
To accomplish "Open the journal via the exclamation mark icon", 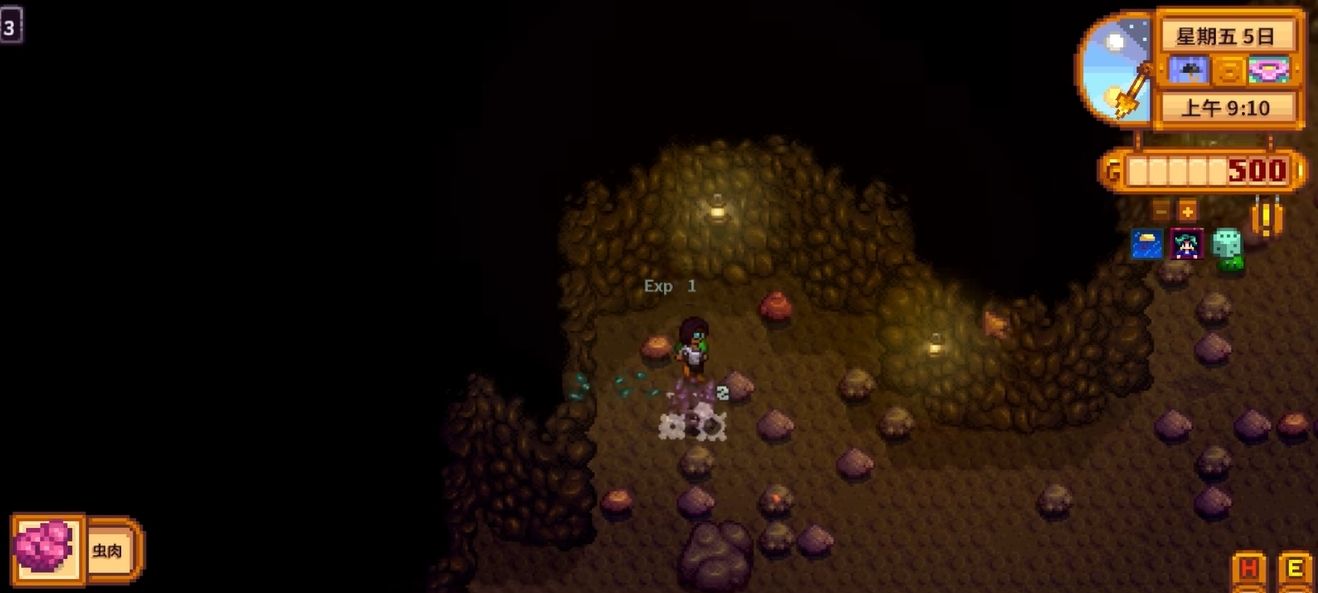I will pyautogui.click(x=1267, y=216).
